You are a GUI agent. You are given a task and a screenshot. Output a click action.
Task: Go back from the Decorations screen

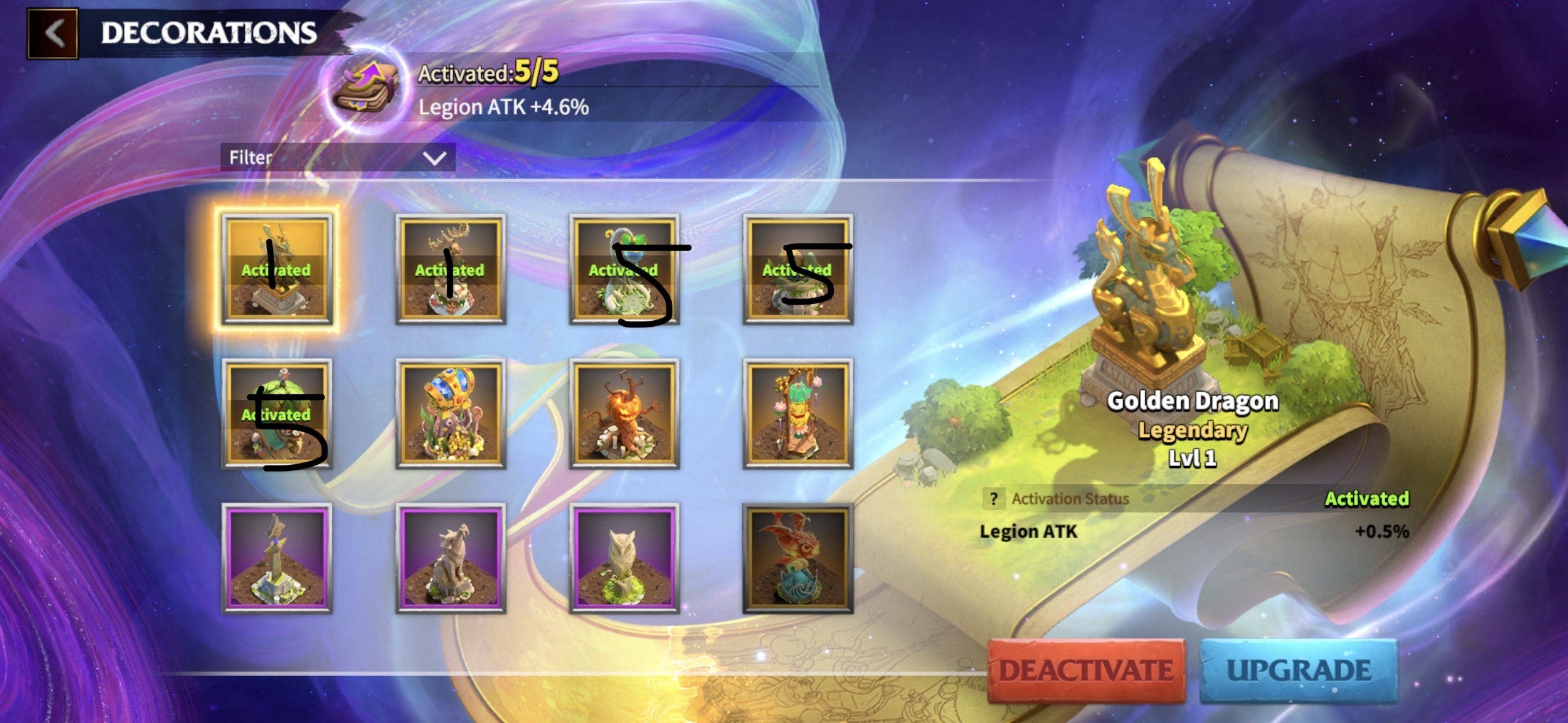coord(53,33)
